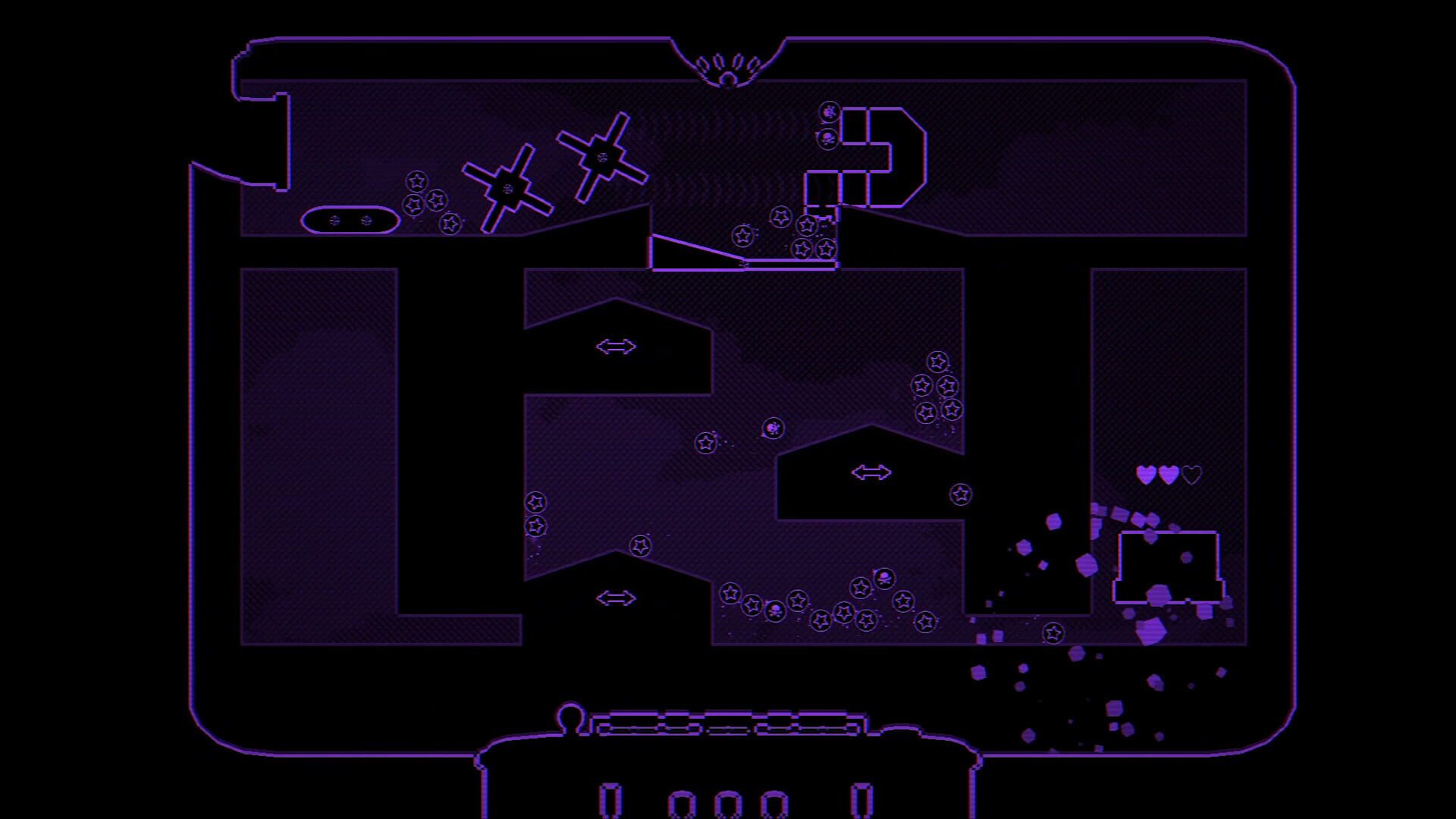
Task: Expand the empty heart slot in the health display
Action: tap(1189, 475)
